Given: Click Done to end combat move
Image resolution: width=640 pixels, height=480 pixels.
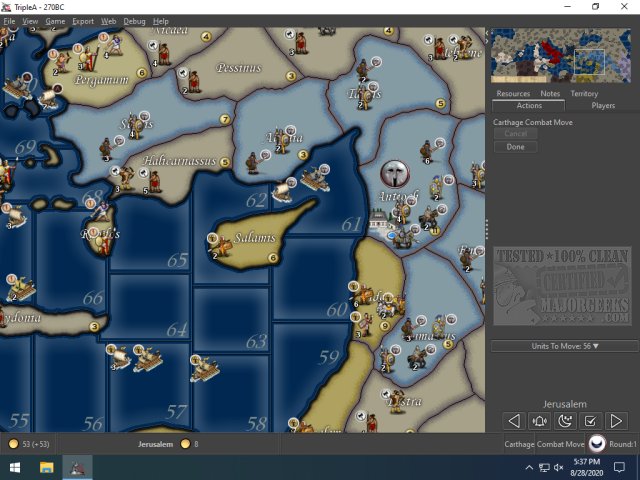Looking at the screenshot, I should pyautogui.click(x=515, y=147).
